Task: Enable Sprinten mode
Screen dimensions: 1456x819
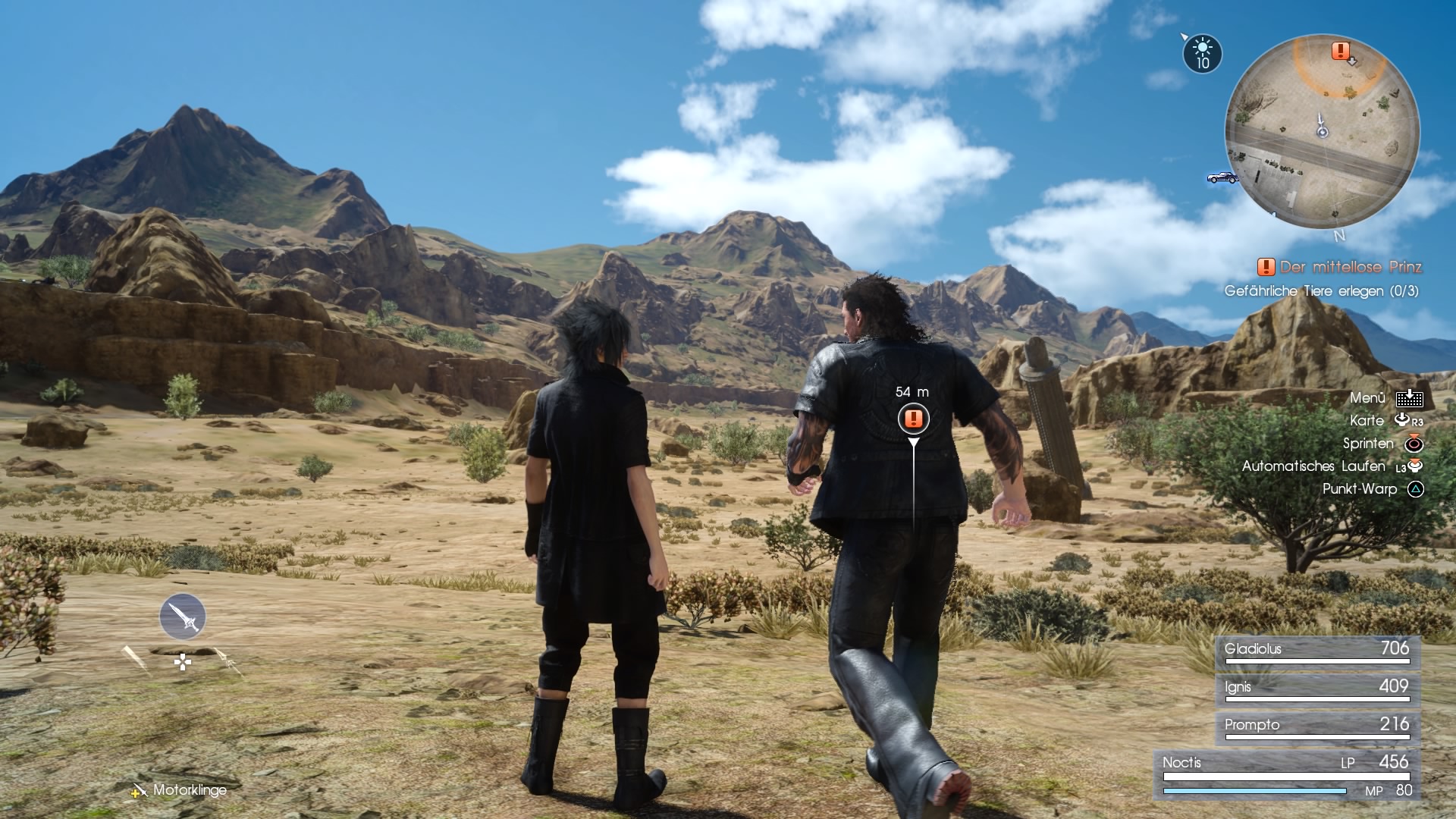Action: (1369, 444)
